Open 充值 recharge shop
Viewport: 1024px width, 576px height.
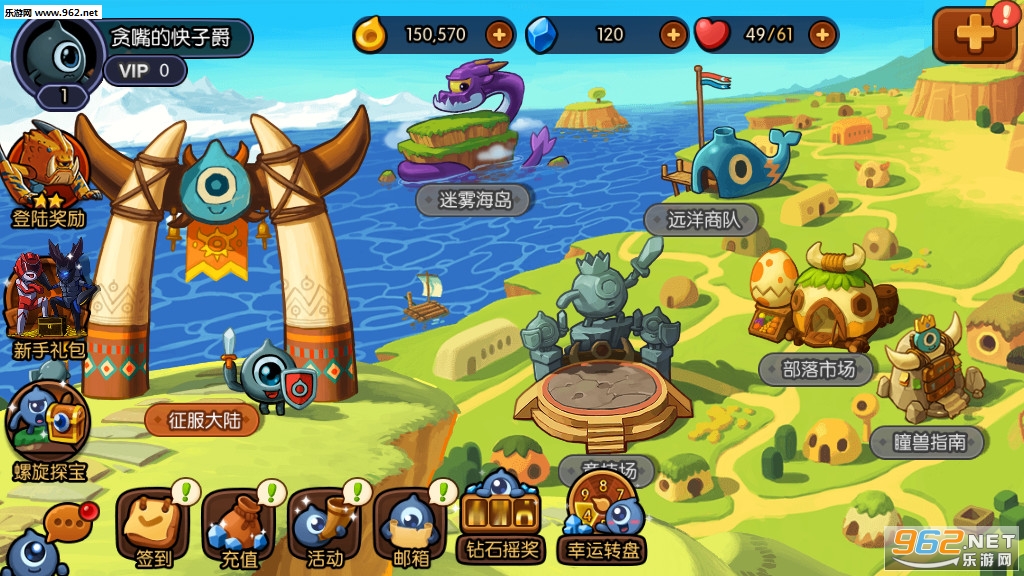(238, 525)
